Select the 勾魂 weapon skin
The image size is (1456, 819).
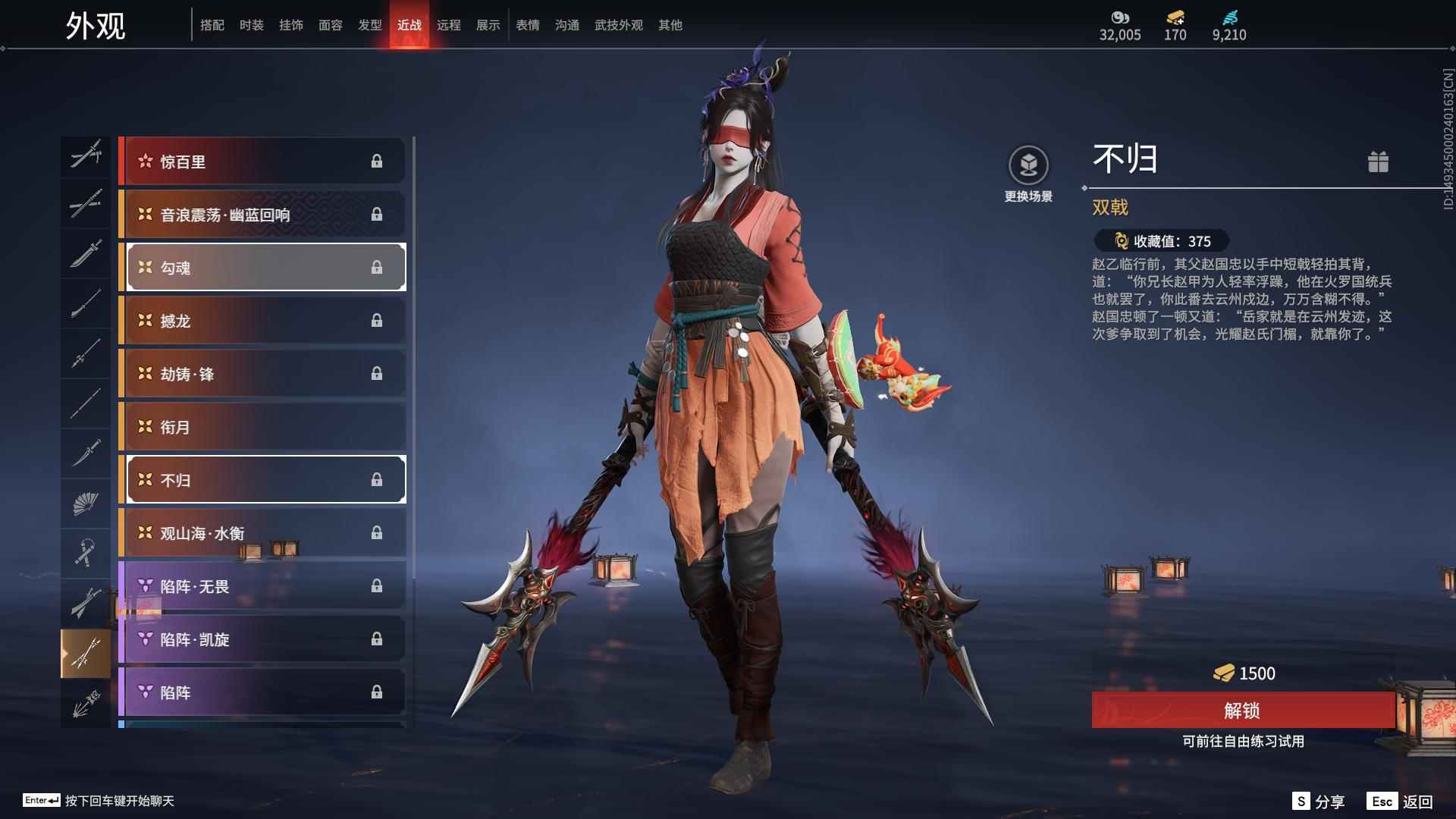point(264,267)
